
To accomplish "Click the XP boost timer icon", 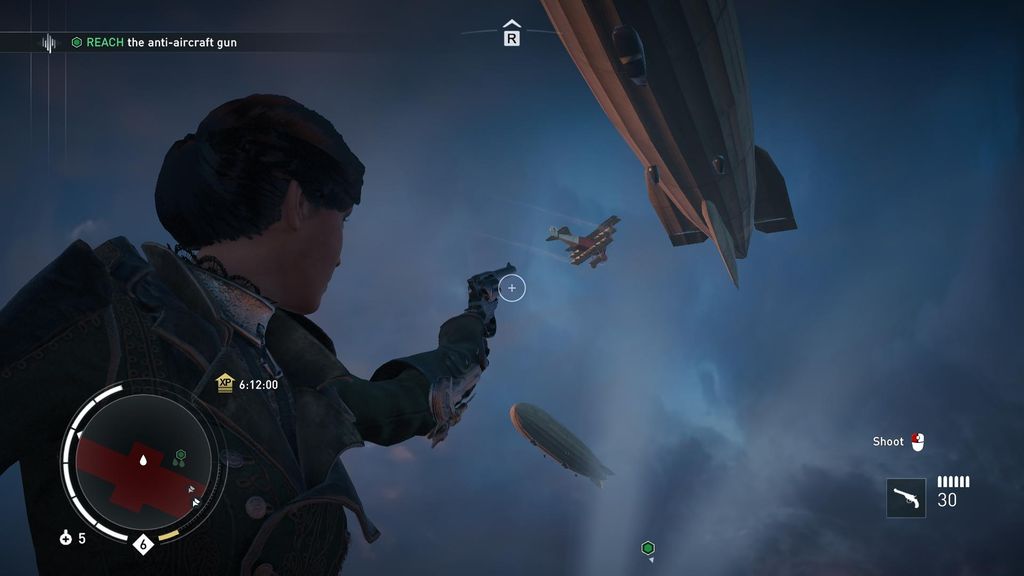I will (225, 384).
